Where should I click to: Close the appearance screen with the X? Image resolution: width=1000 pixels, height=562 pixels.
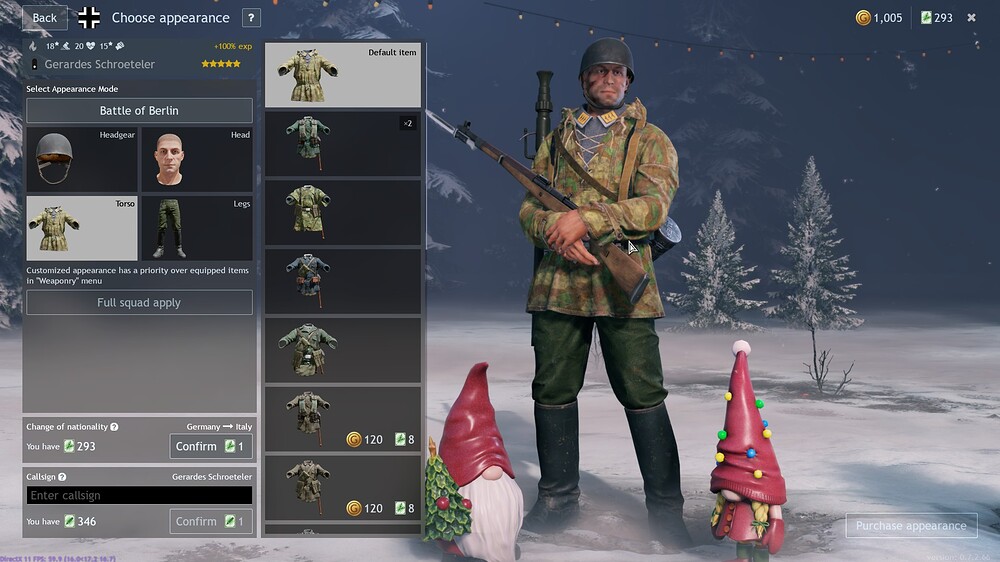tap(971, 17)
